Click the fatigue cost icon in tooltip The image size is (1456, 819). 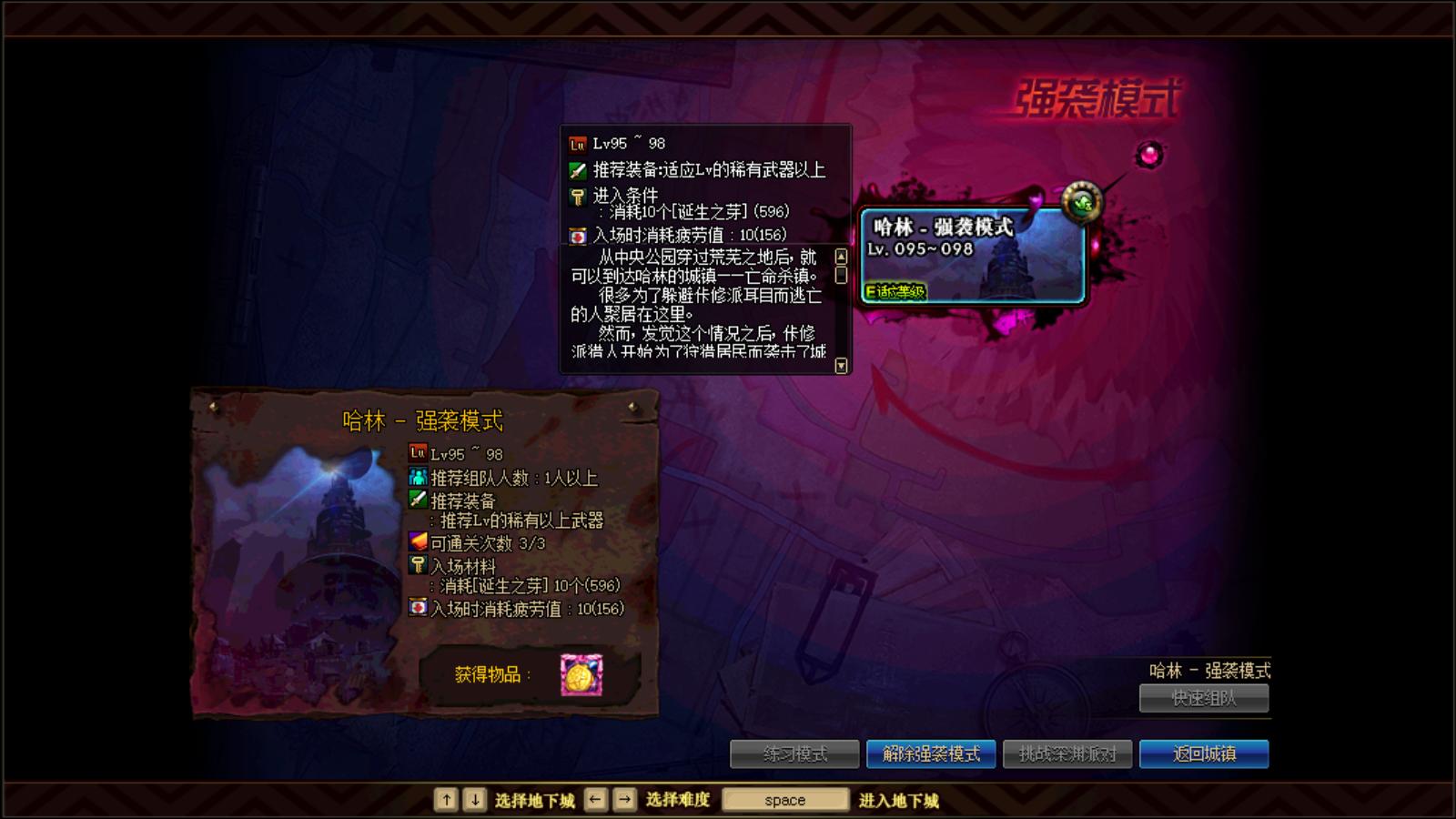[x=576, y=234]
